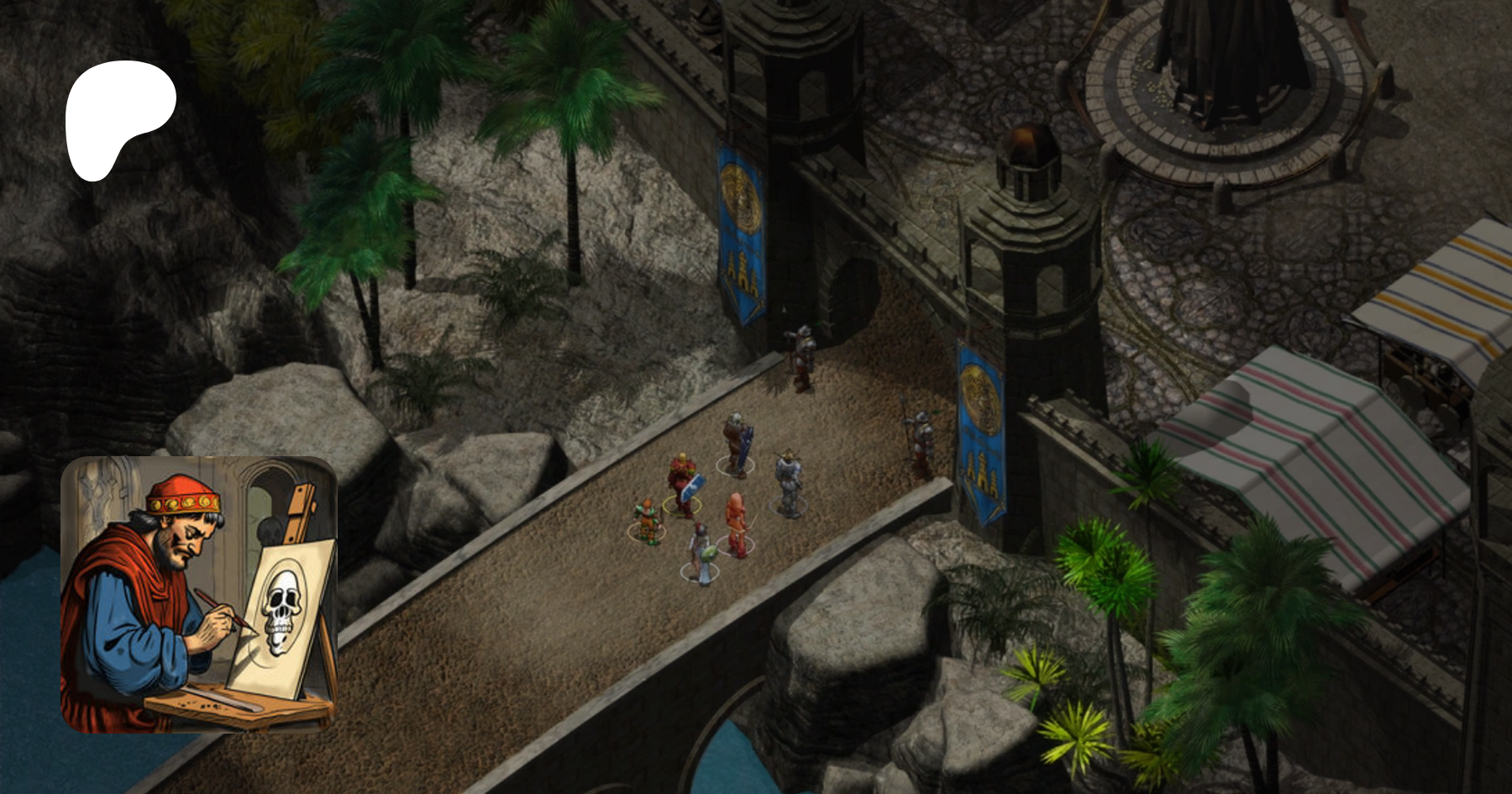Select the brown-armored party member with dark tower shield
The width and height of the screenshot is (1512, 794).
pos(737,442)
